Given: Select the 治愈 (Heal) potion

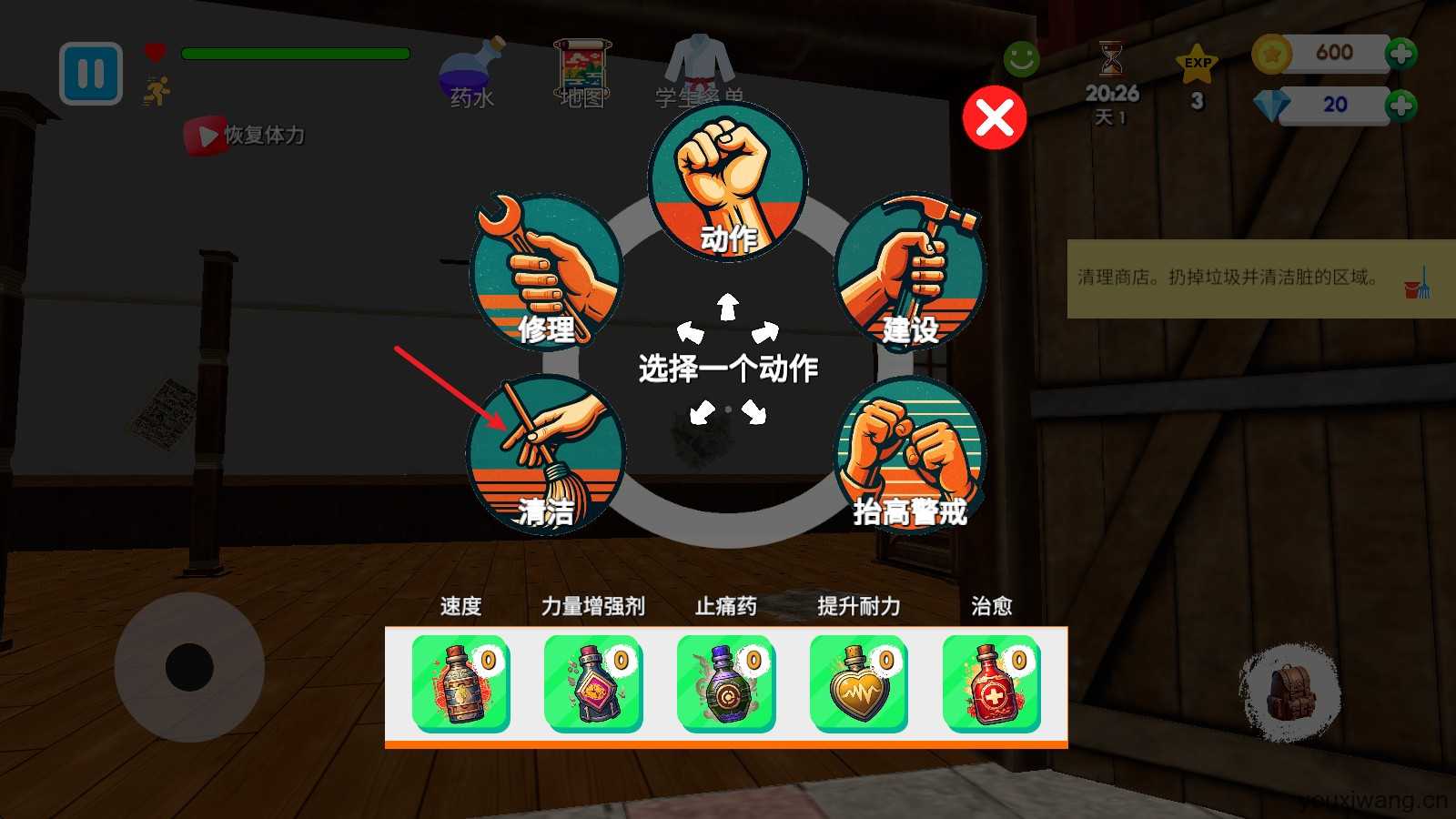Looking at the screenshot, I should 989,684.
